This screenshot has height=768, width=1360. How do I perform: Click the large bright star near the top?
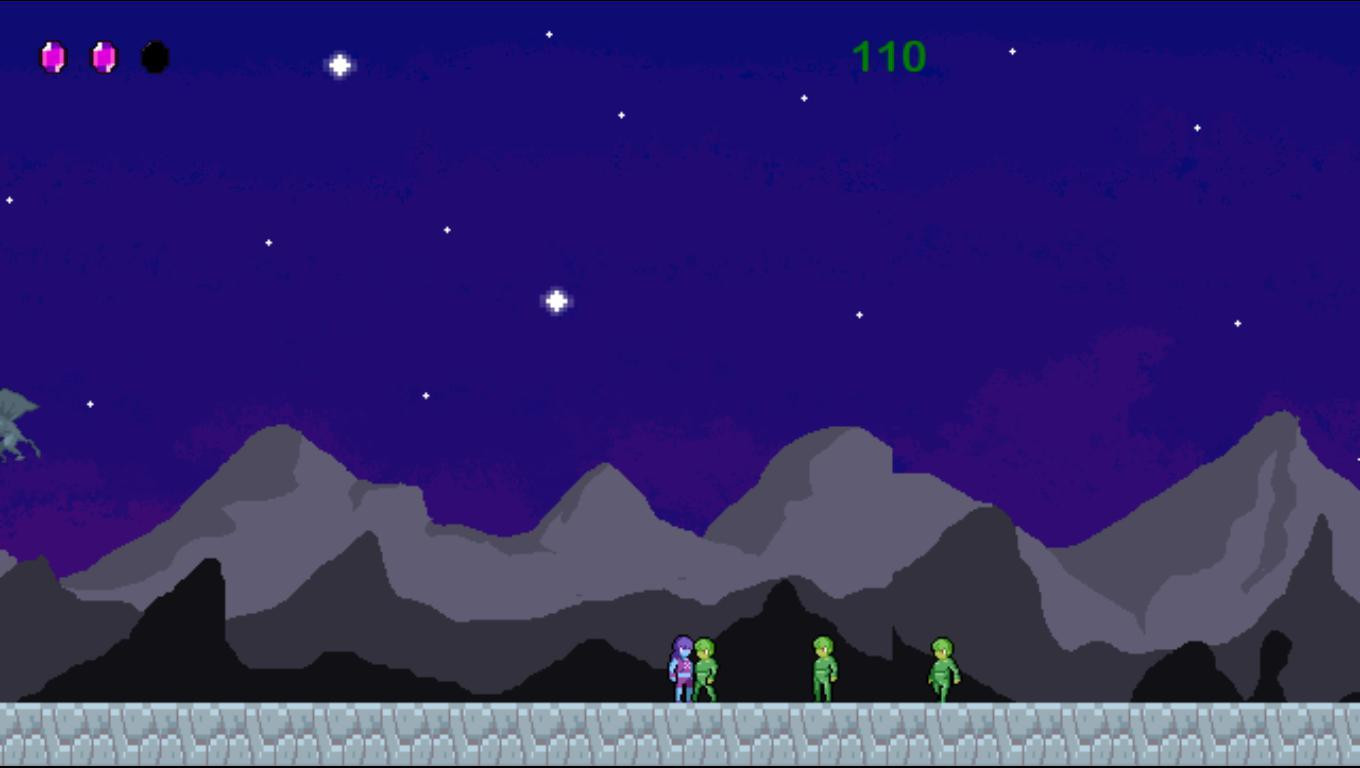point(339,64)
